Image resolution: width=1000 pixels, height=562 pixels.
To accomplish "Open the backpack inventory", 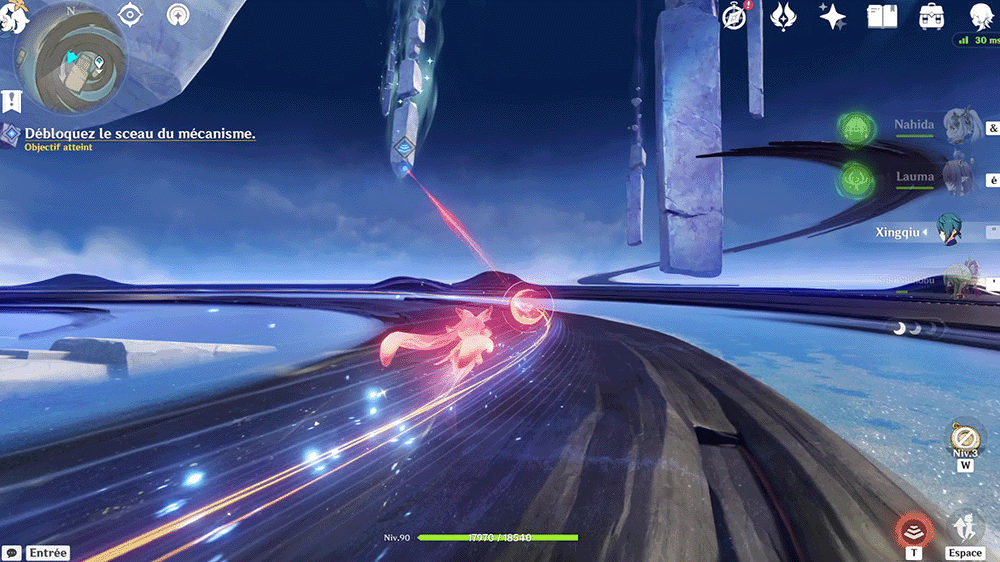I will pyautogui.click(x=932, y=16).
